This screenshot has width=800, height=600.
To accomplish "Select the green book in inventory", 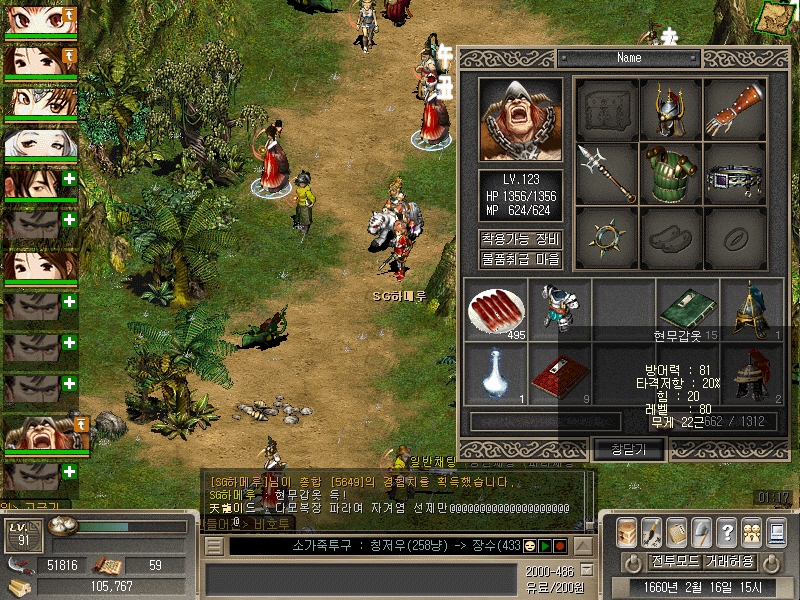I will coord(688,309).
